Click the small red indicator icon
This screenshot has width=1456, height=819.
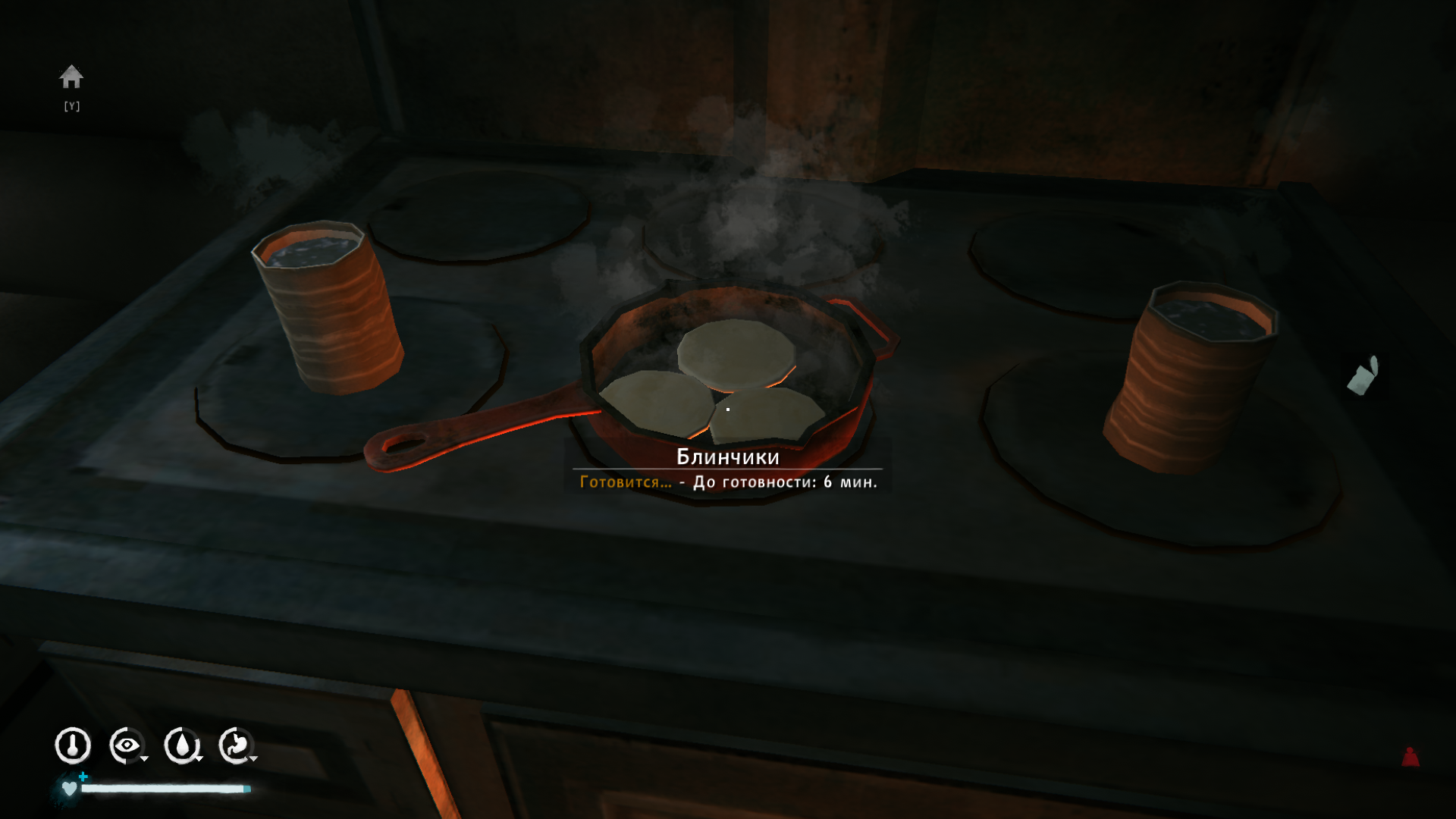click(1410, 757)
